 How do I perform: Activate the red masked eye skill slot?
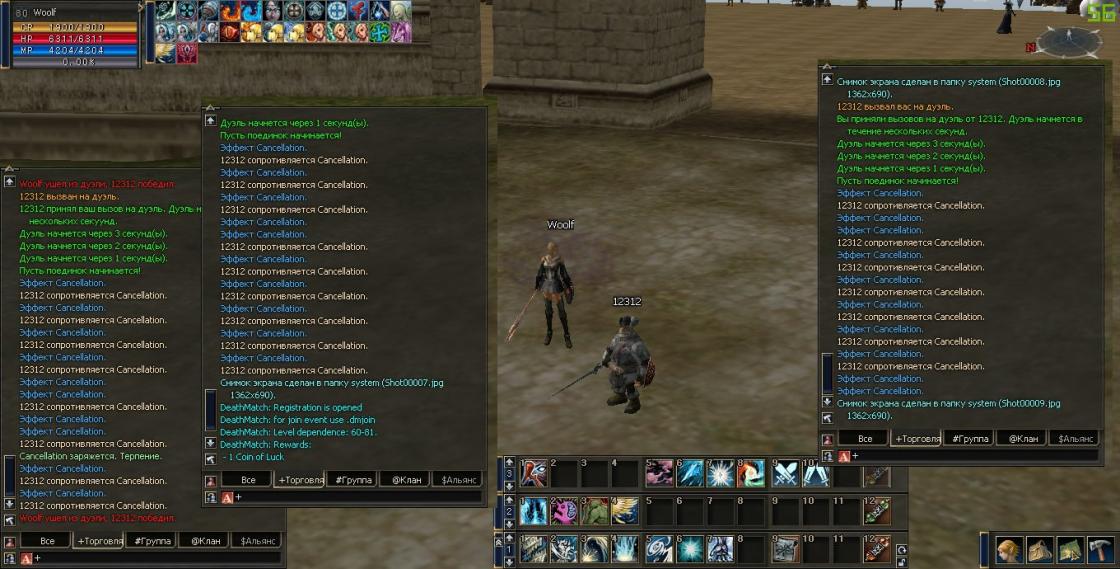coord(534,473)
